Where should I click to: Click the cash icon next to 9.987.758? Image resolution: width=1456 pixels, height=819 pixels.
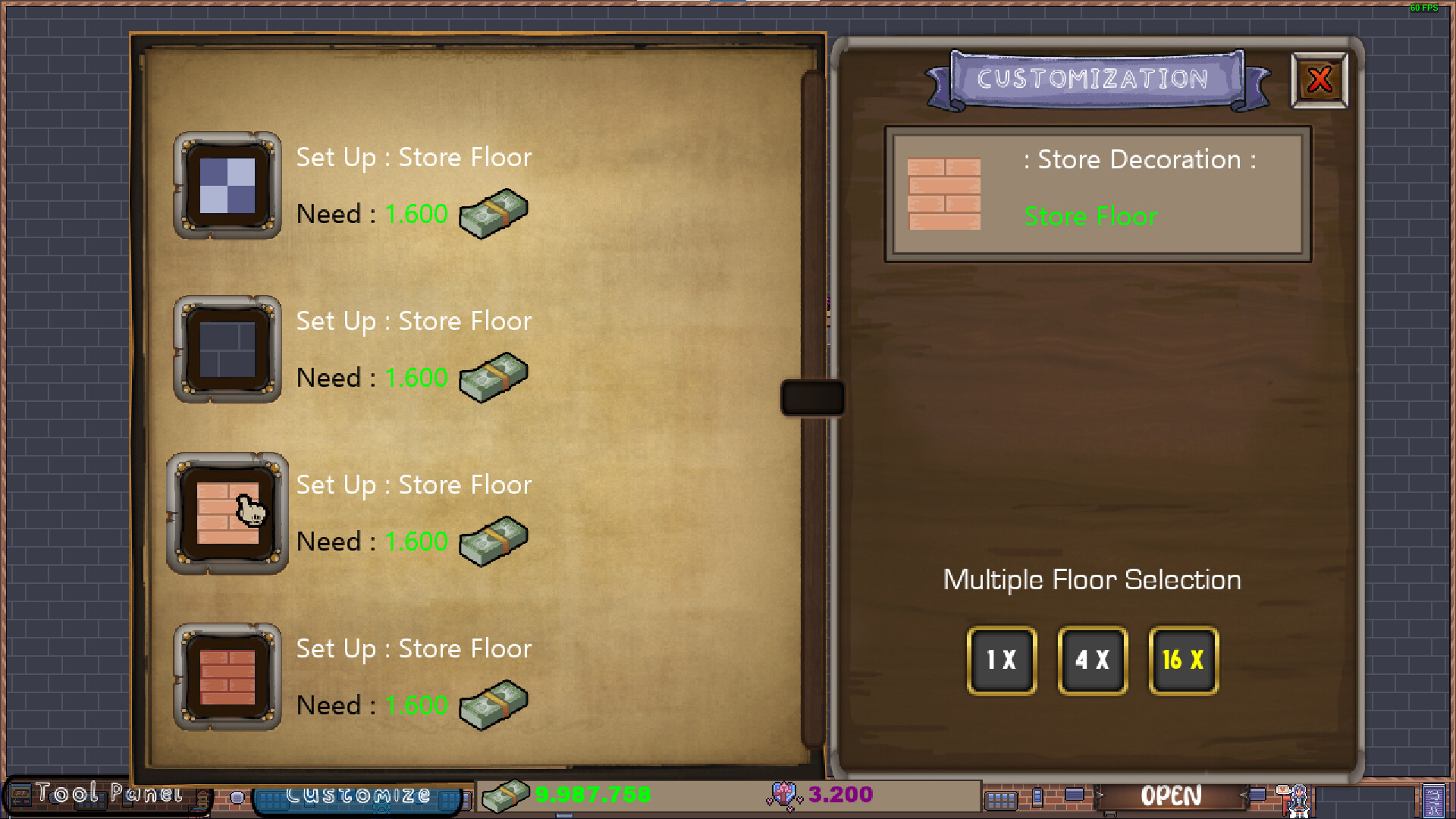pos(507,795)
